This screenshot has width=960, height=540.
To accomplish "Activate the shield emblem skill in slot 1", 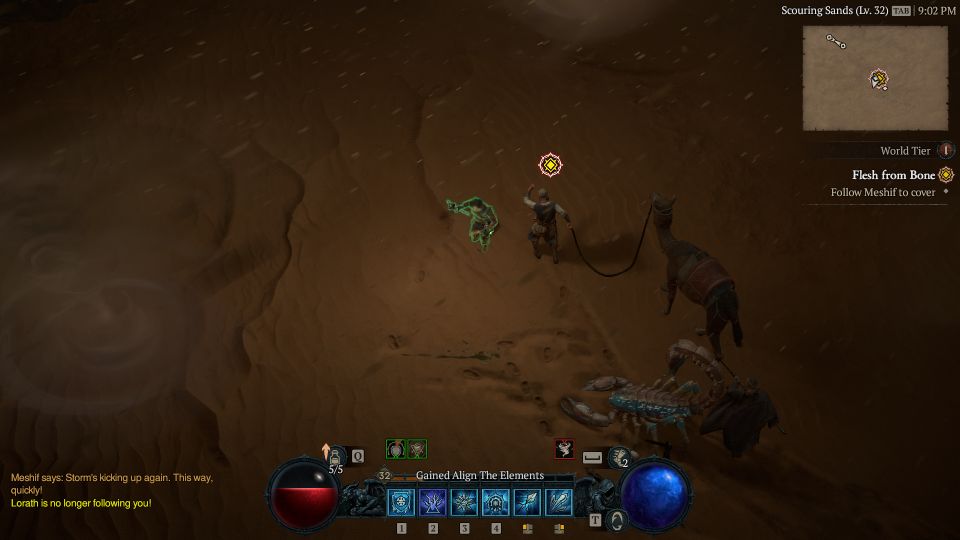I will 401,502.
